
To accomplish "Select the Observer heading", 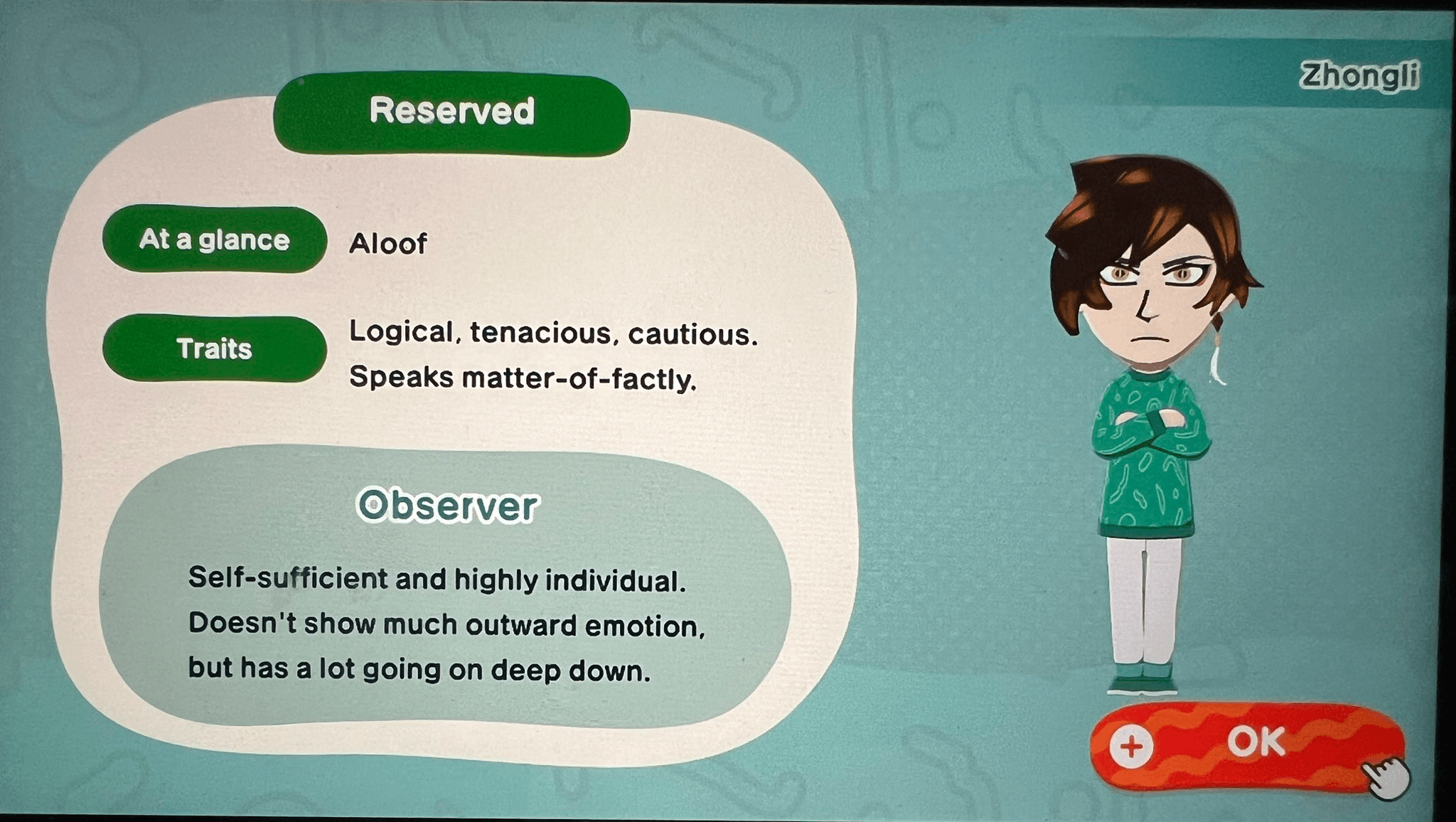I will pos(446,505).
